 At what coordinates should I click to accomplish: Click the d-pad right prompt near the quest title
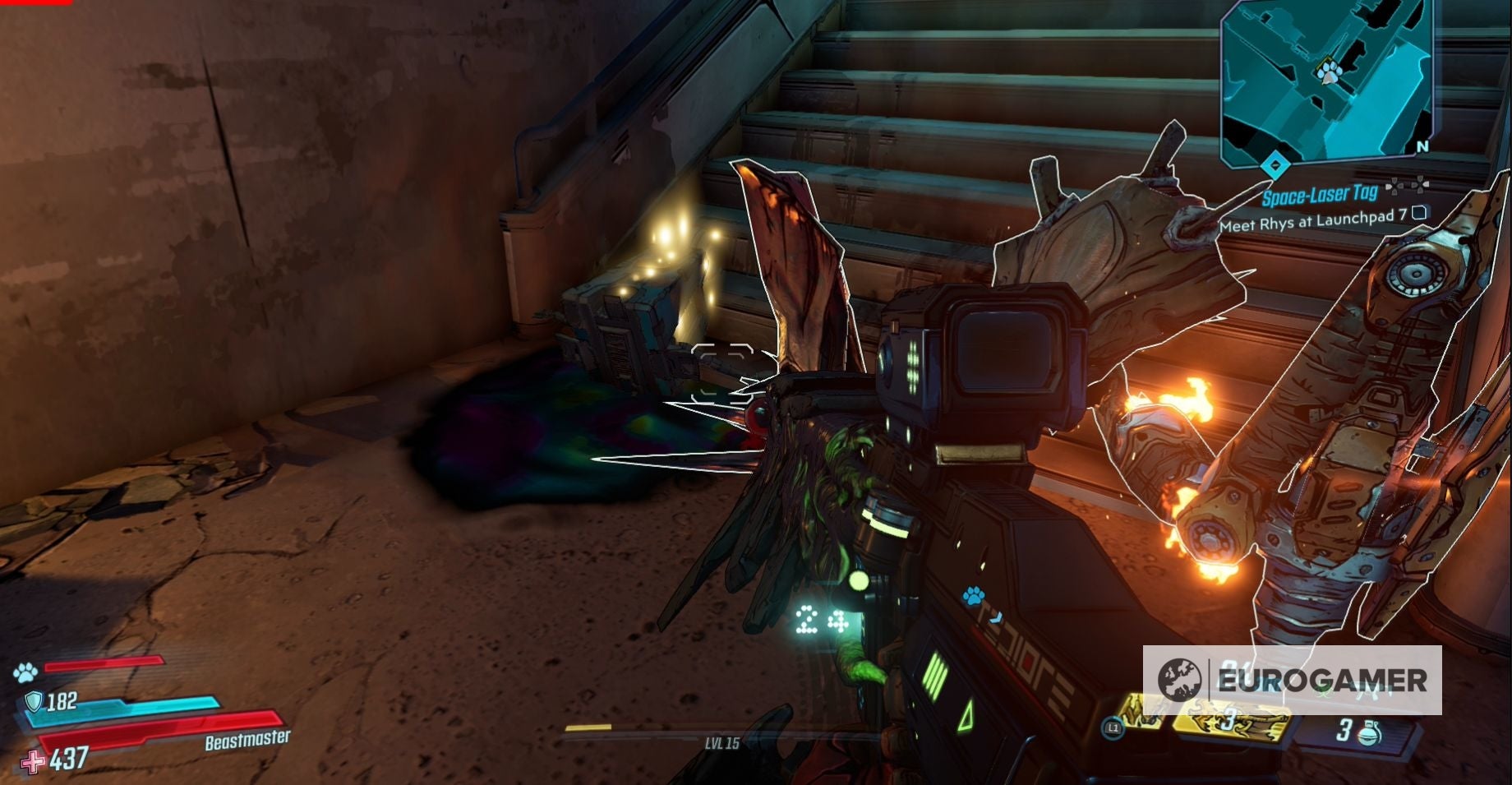[1421, 184]
